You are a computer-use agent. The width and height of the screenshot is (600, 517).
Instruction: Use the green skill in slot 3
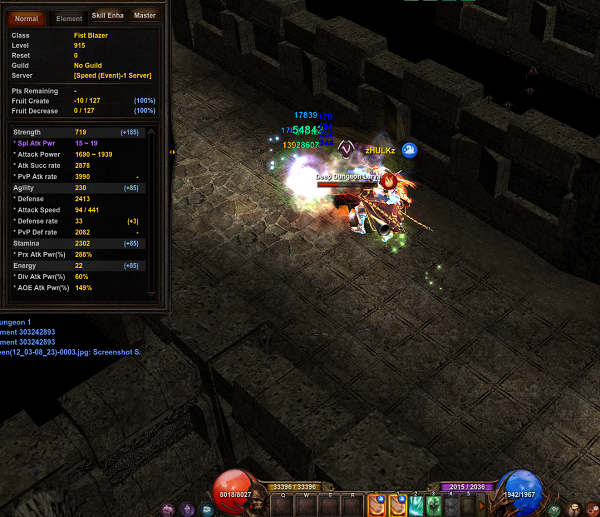pos(434,506)
